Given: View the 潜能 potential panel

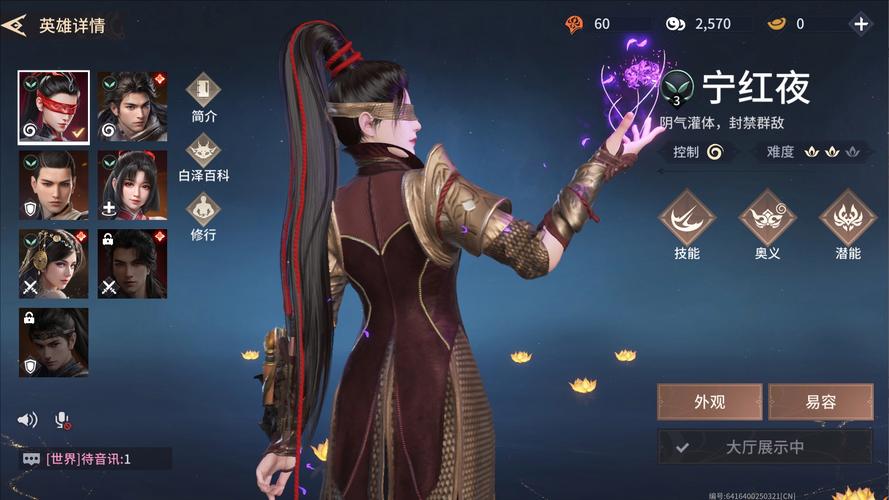Looking at the screenshot, I should 847,224.
